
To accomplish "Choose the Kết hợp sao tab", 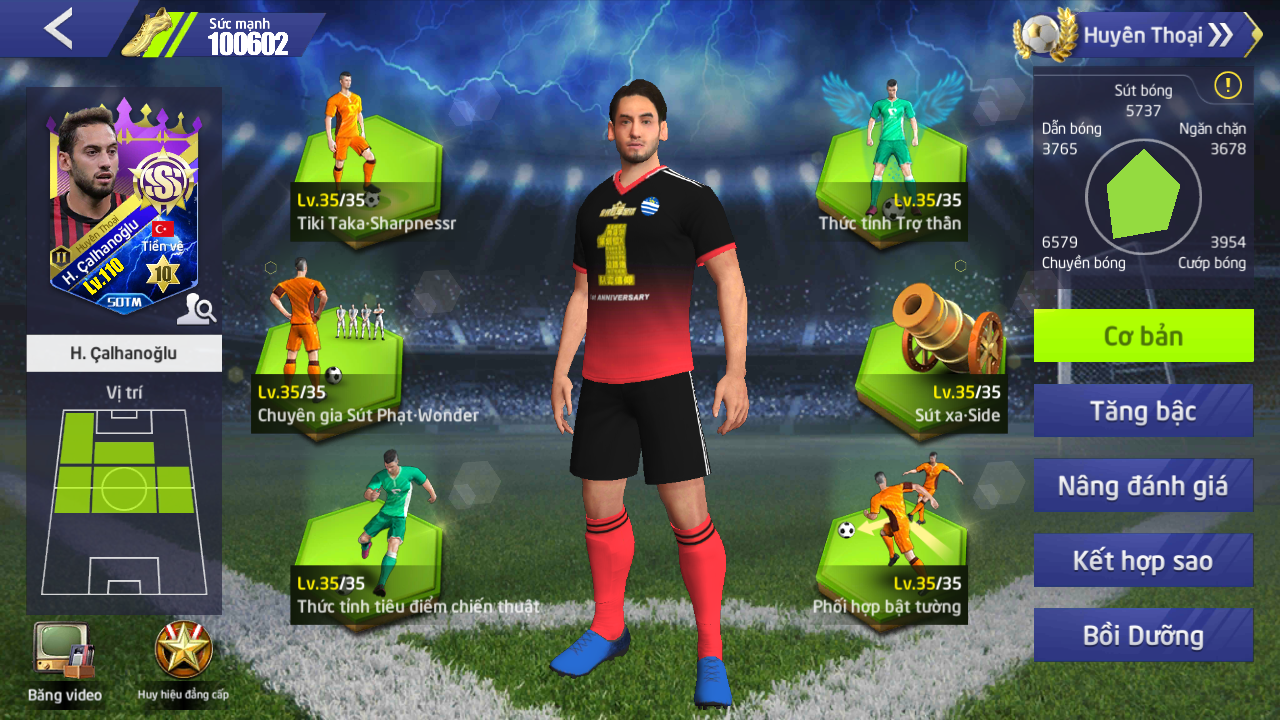I will coord(1143,560).
